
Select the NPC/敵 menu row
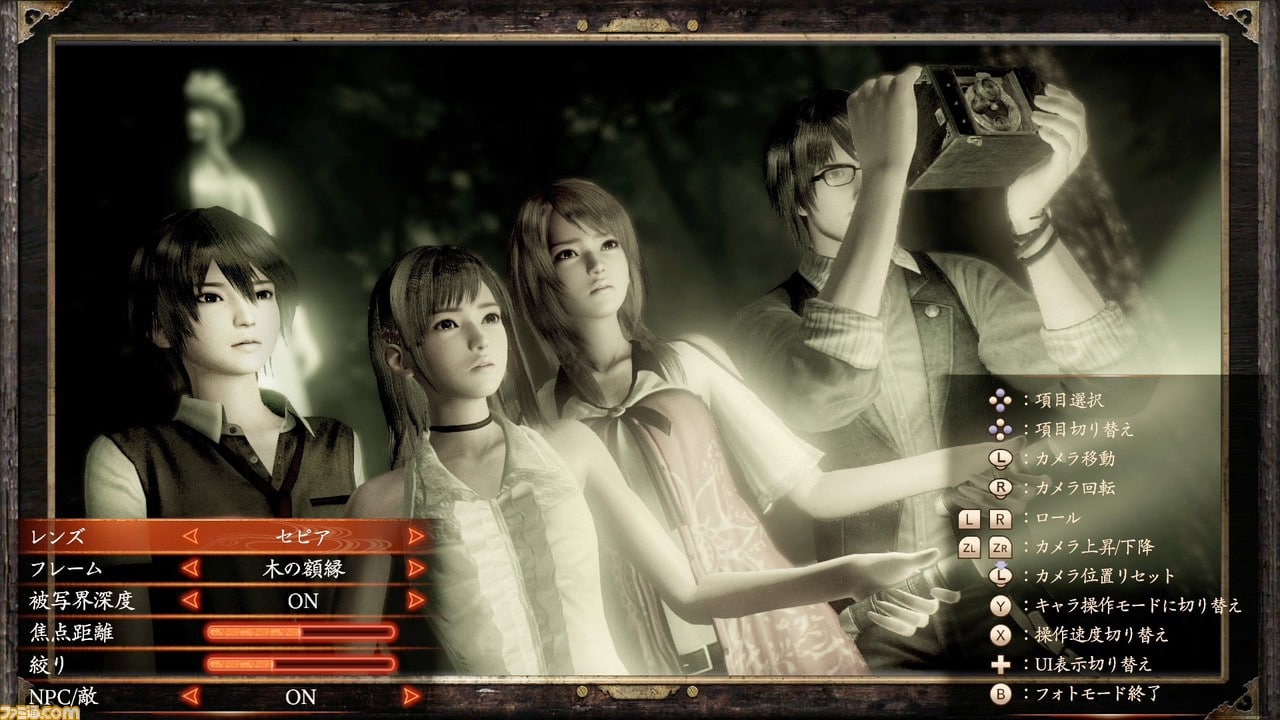click(64, 696)
